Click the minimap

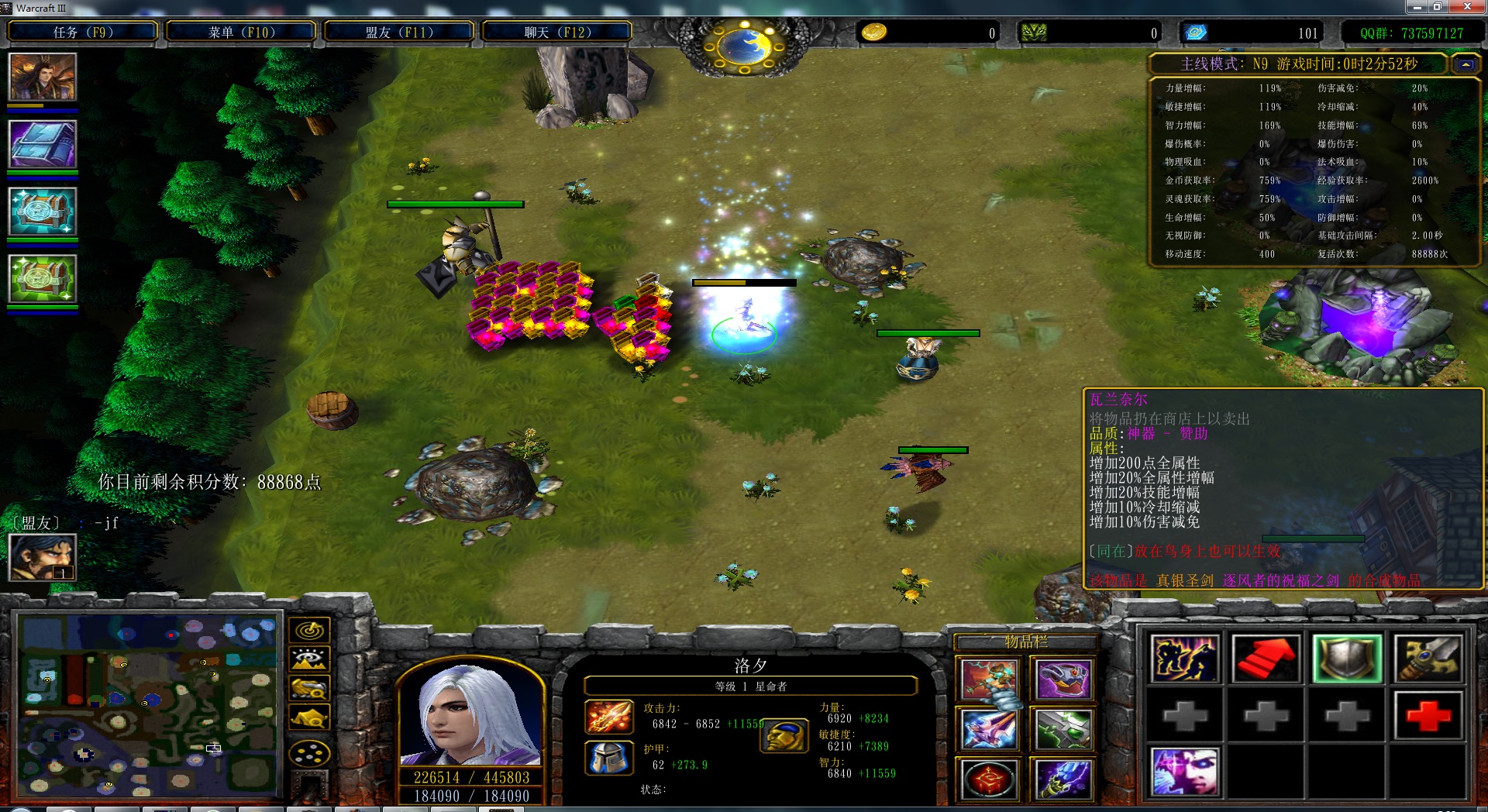(148, 705)
